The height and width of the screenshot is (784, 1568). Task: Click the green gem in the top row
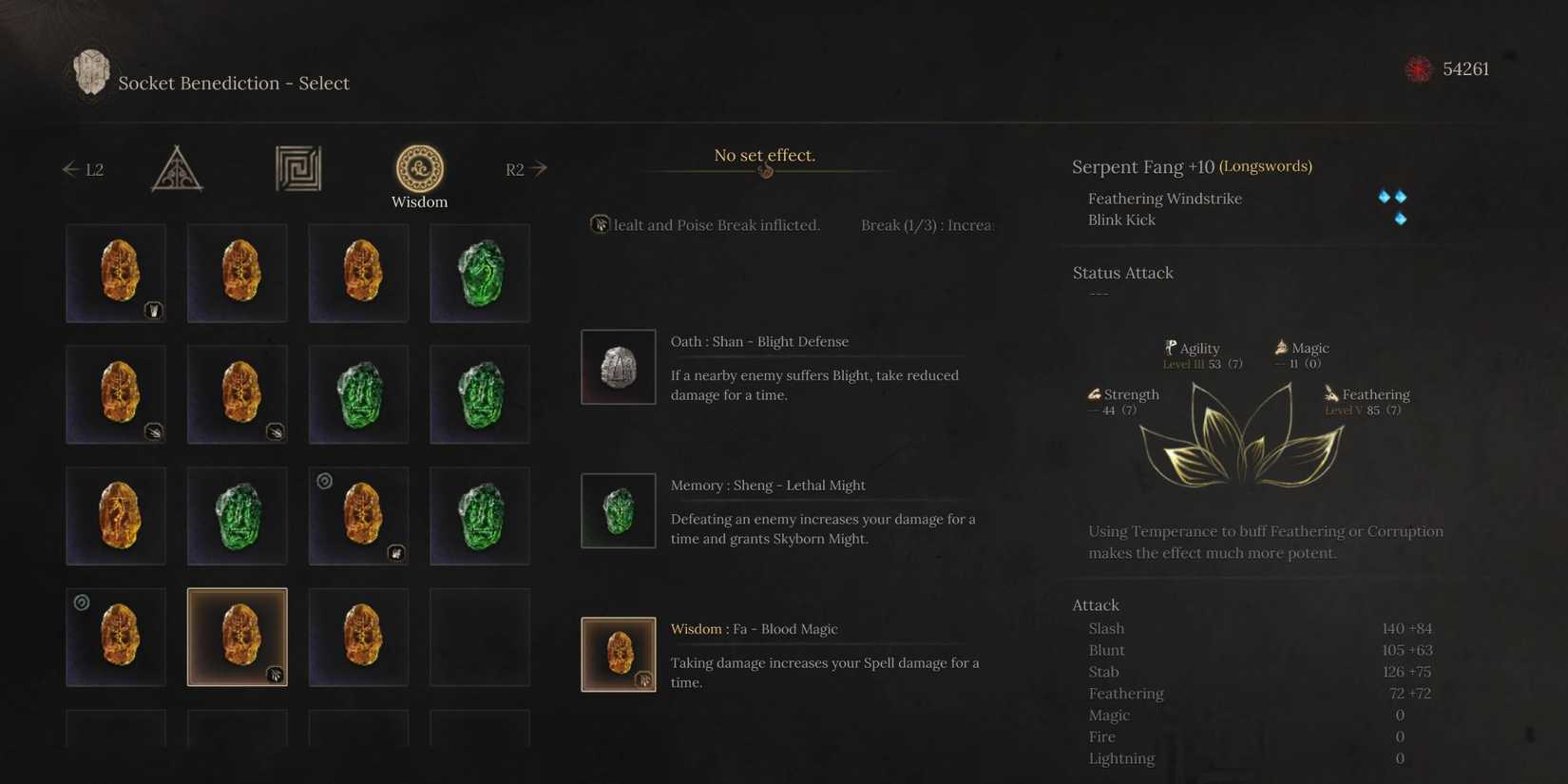pos(480,273)
